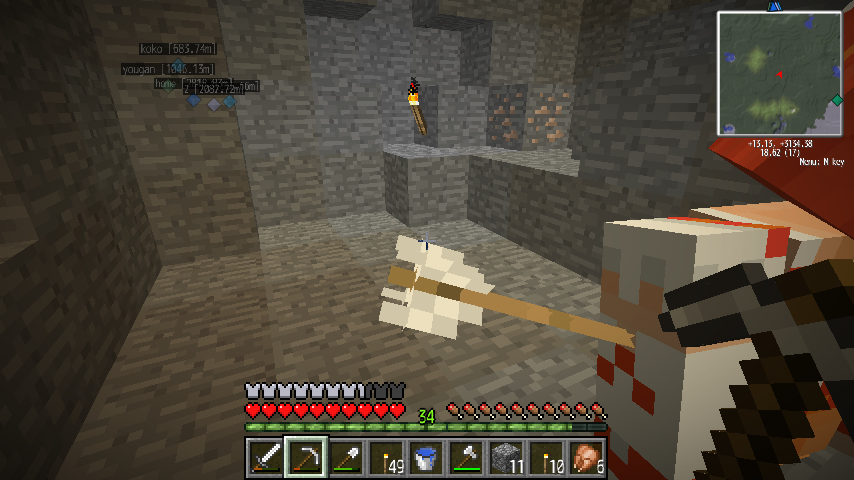Screen dimensions: 854x480
Task: Select the cobblestone stack of 11
Action: [x=507, y=458]
